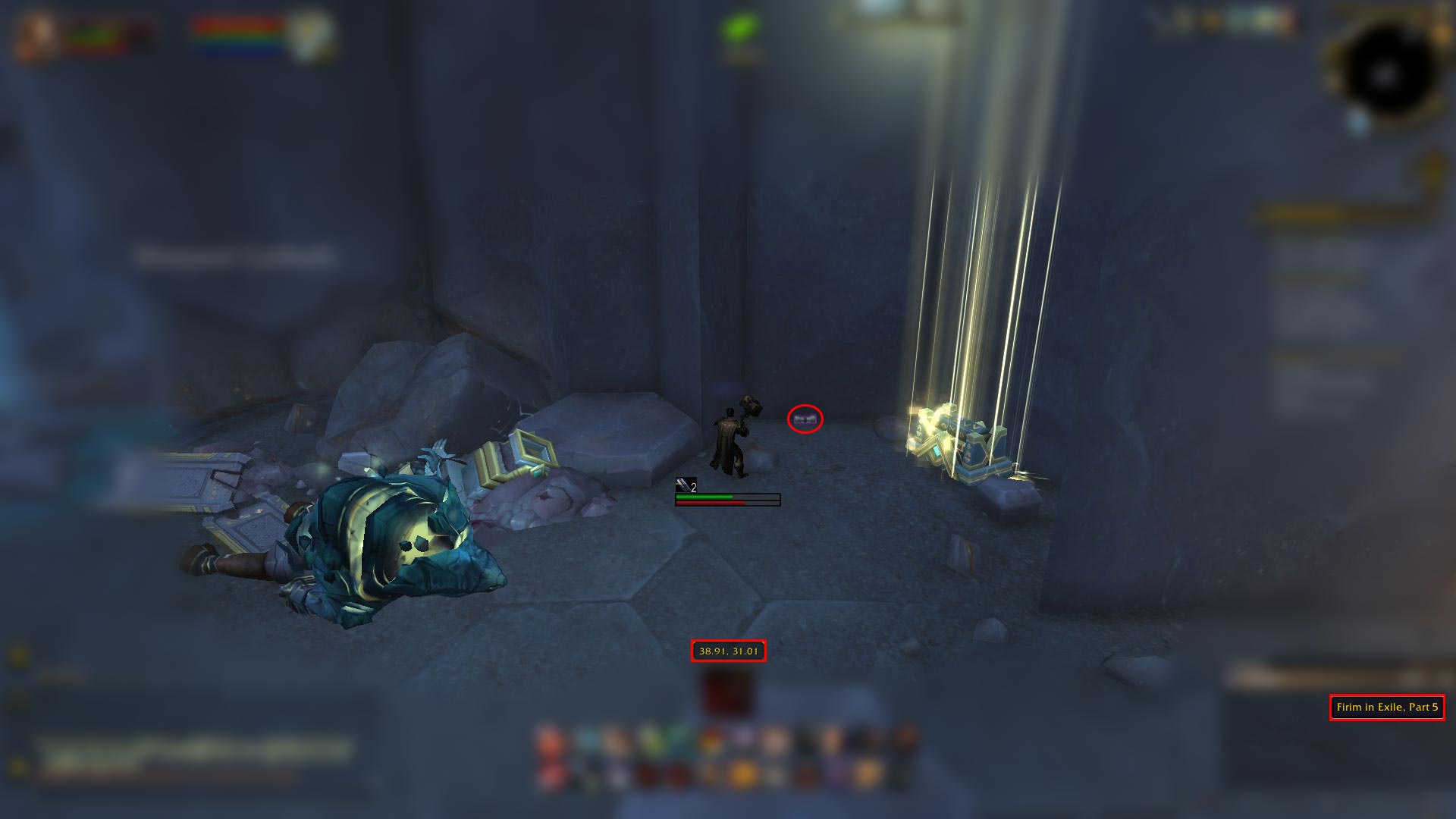Click the circular minimap

(x=1385, y=74)
